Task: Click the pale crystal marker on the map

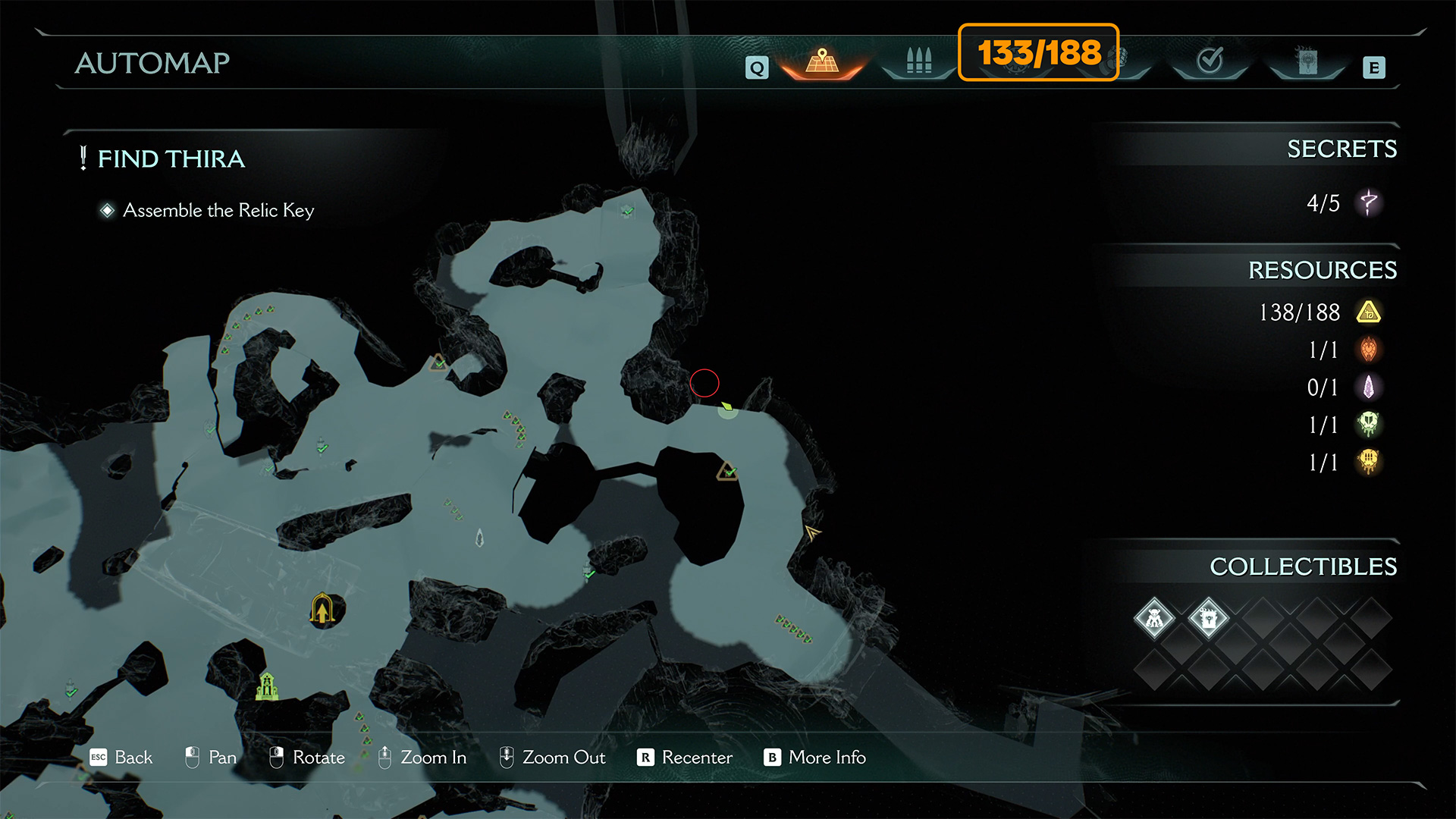Action: coord(479,538)
